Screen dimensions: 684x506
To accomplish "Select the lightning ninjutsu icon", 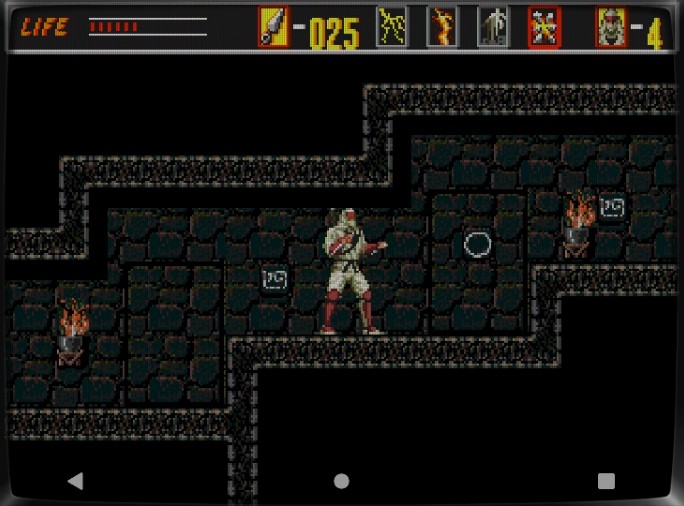I will pos(392,27).
